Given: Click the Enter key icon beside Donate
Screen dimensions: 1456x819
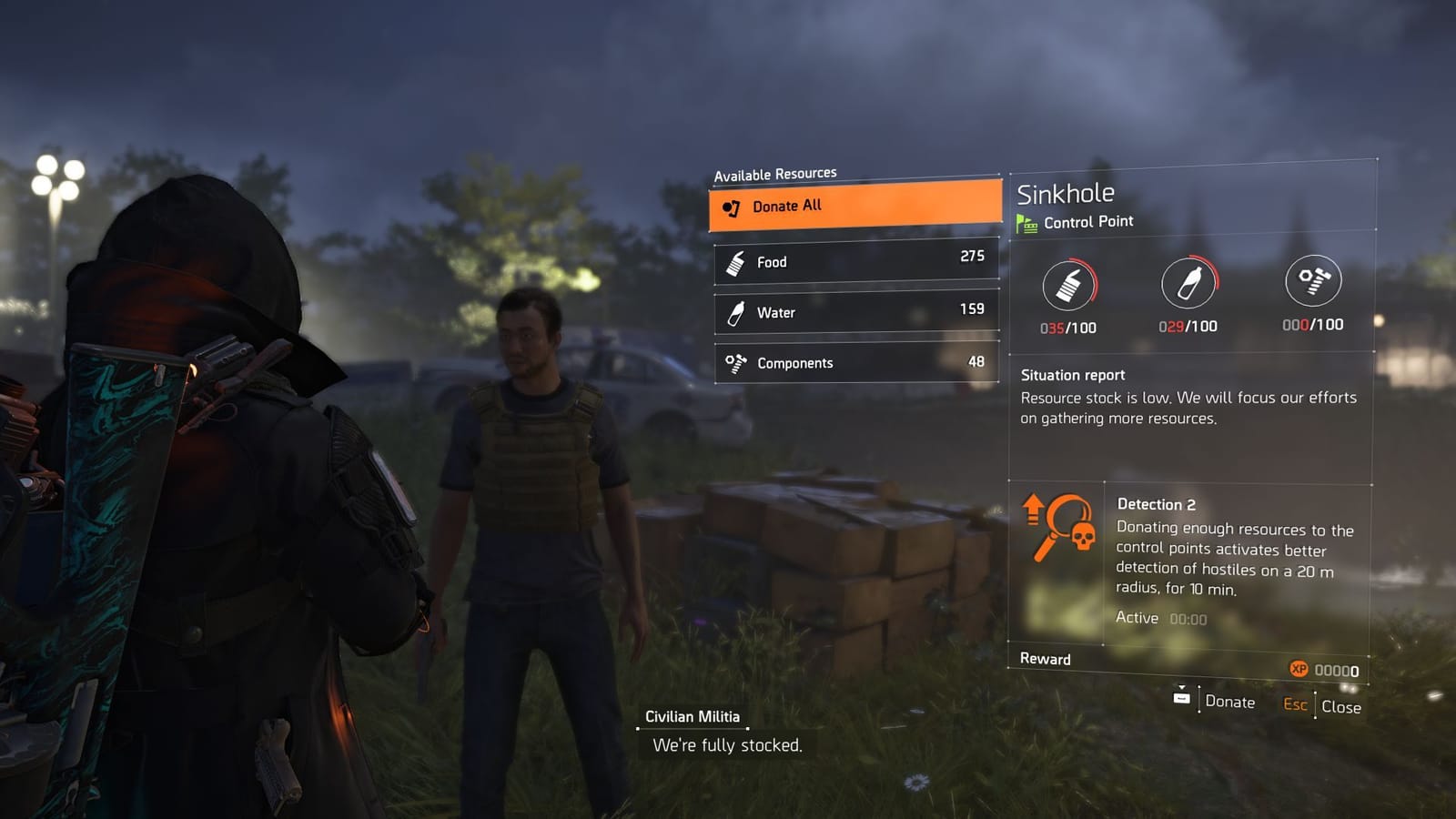Looking at the screenshot, I should (1182, 697).
